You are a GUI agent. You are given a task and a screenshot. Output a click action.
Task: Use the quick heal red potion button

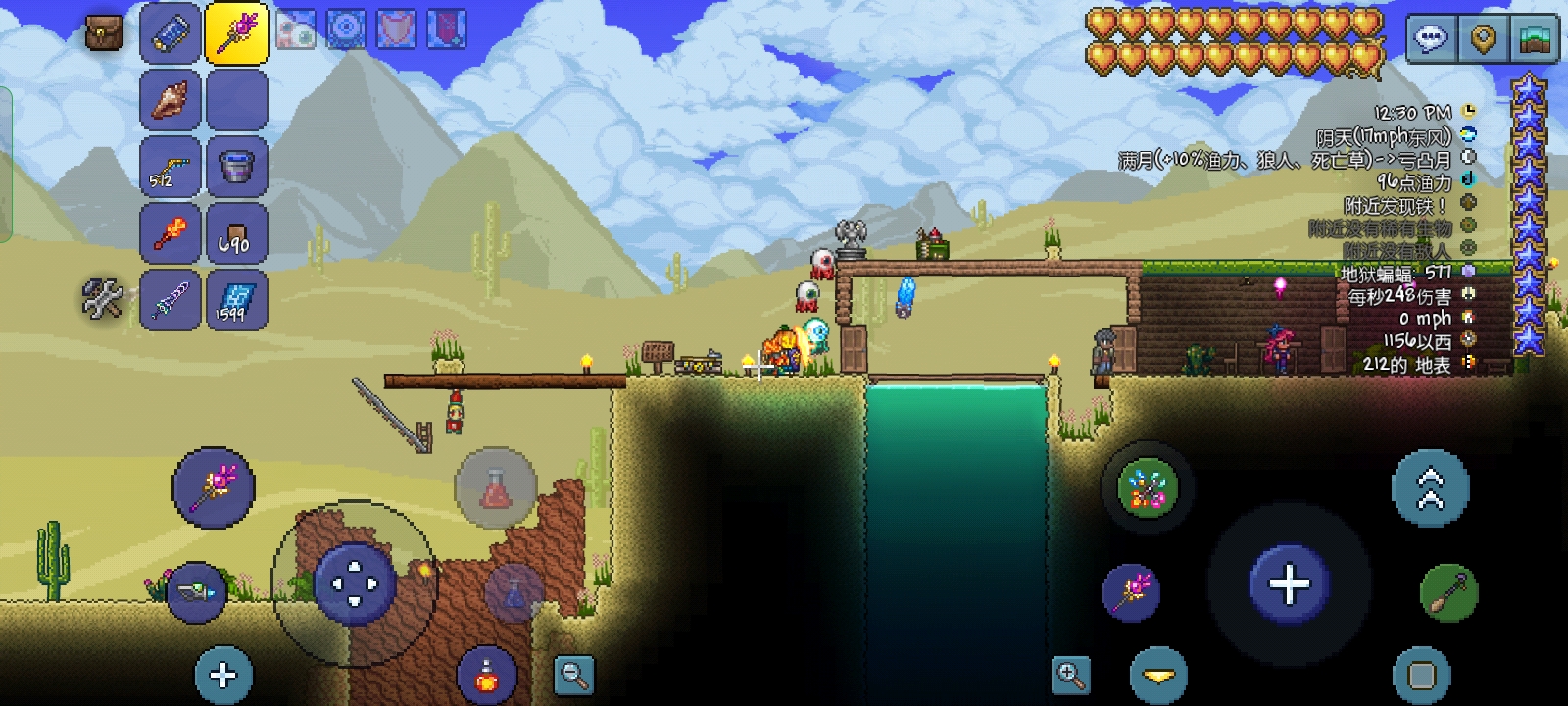tap(495, 486)
